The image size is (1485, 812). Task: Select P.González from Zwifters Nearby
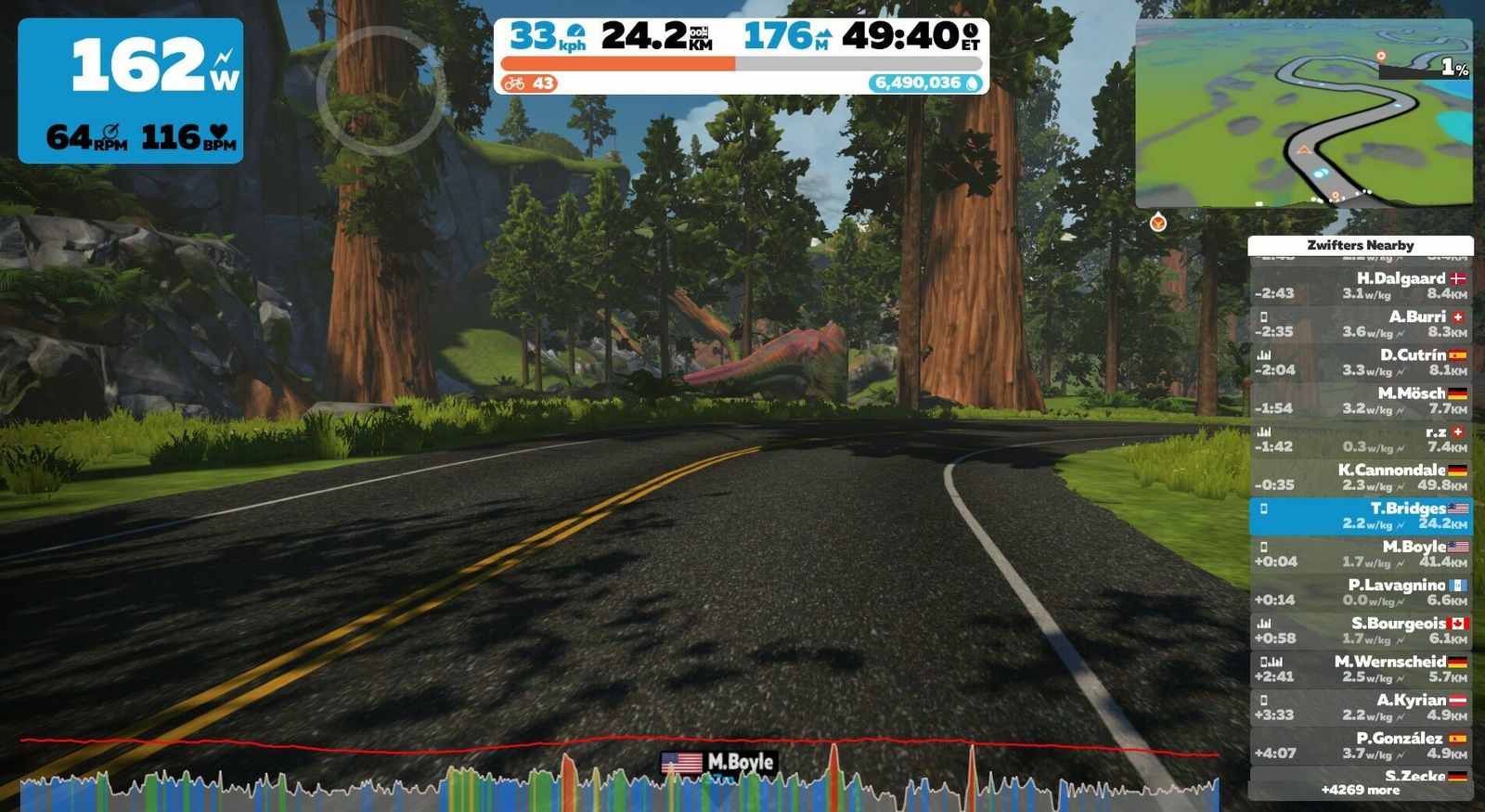coord(1360,746)
